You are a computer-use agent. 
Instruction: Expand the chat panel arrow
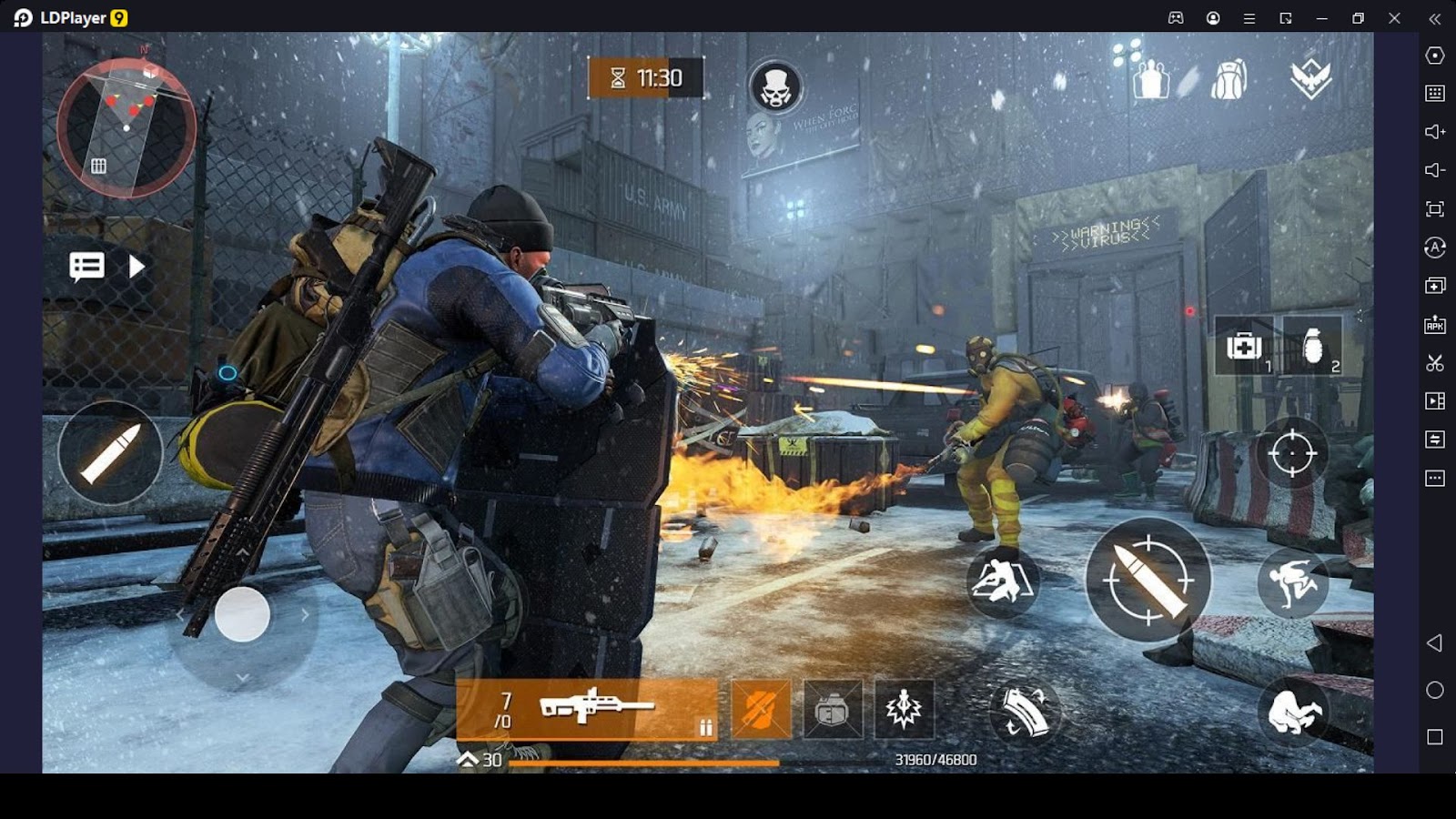pyautogui.click(x=136, y=267)
